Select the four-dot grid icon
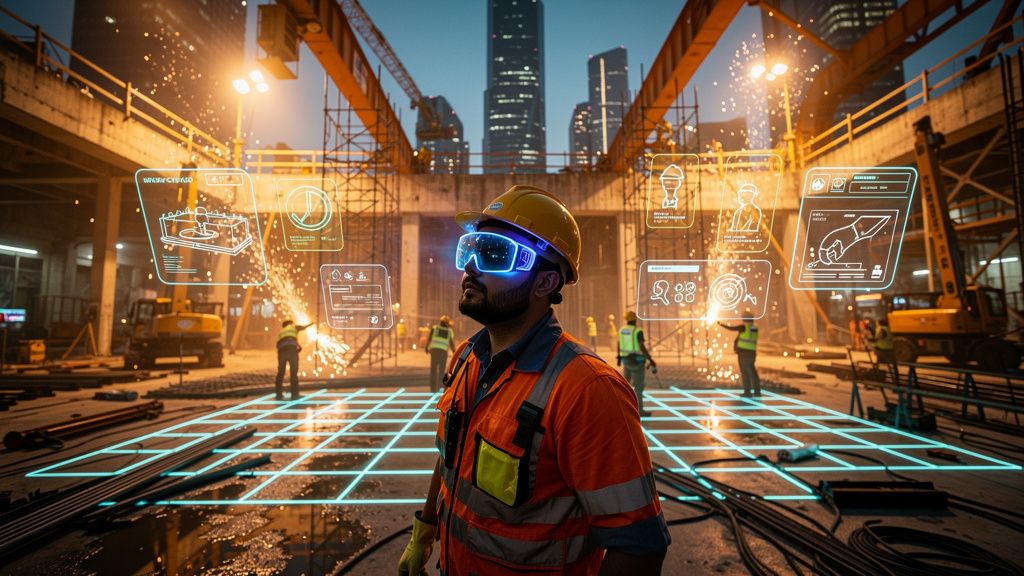This screenshot has height=576, width=1024. coord(685,291)
